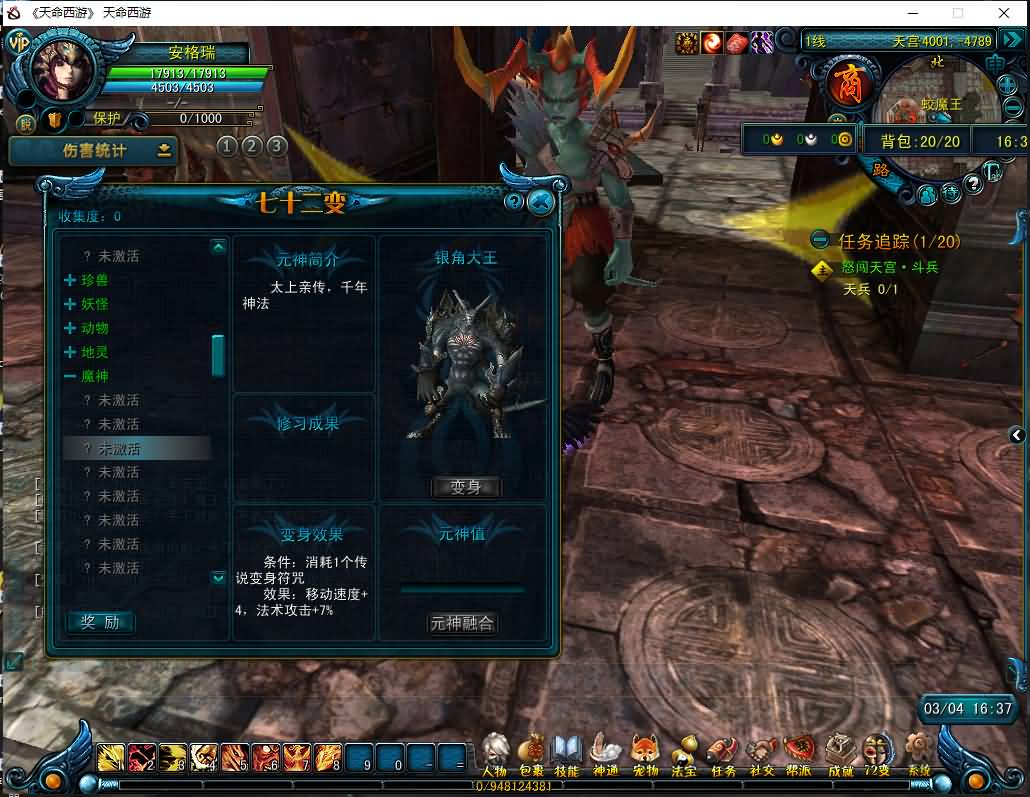The height and width of the screenshot is (797, 1030).
Task: Open the 帮派 guild menu
Action: click(799, 755)
